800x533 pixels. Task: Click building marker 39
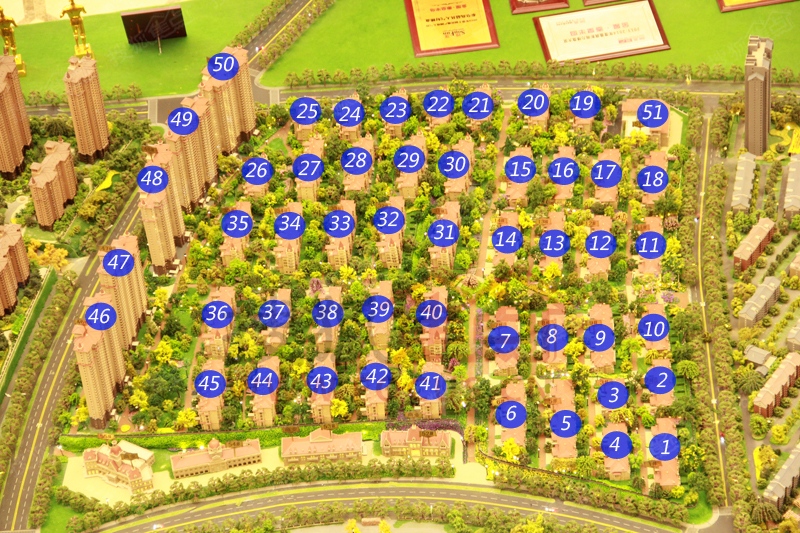tap(377, 310)
